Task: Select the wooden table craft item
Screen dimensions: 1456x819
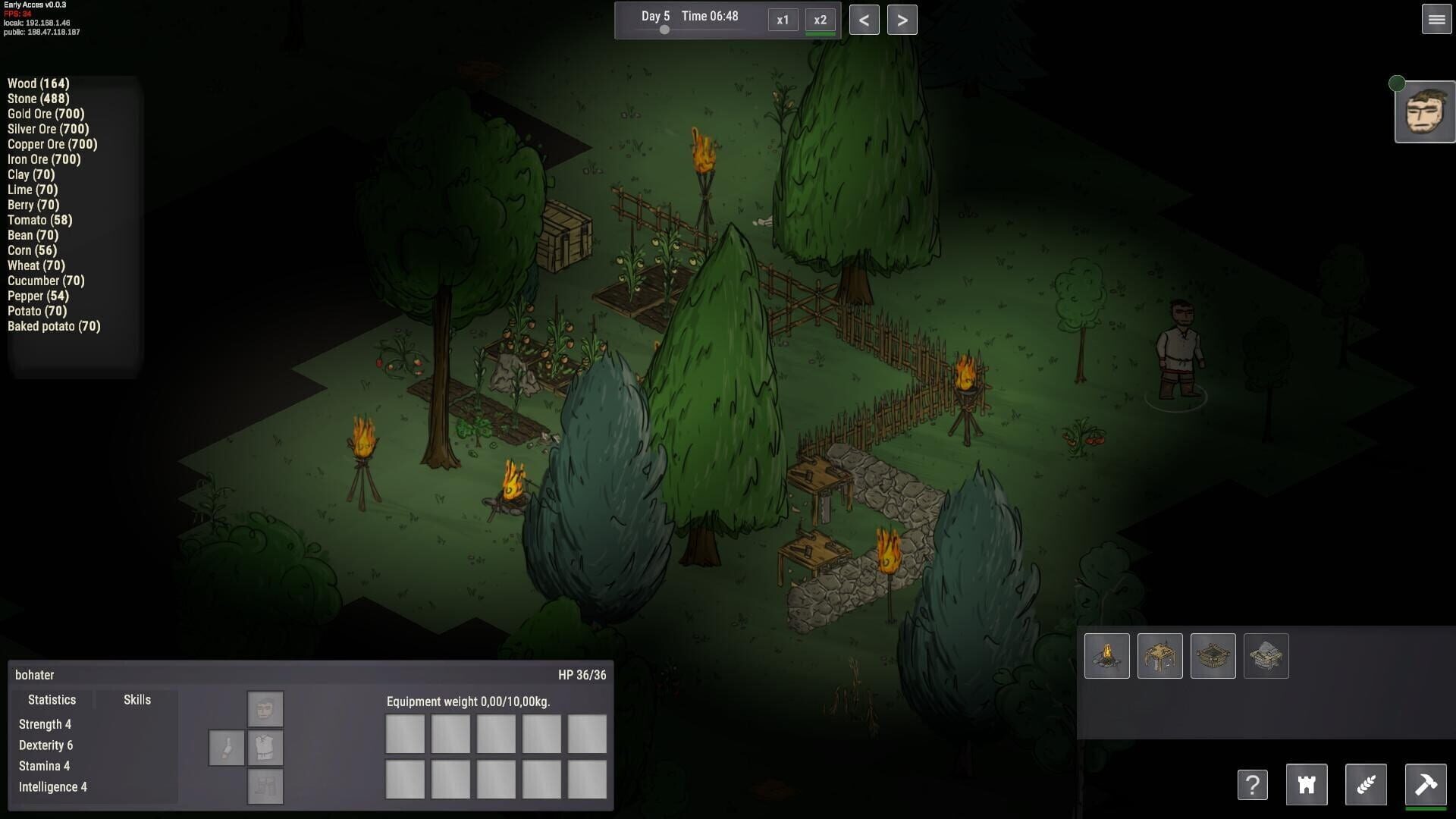Action: point(1159,655)
